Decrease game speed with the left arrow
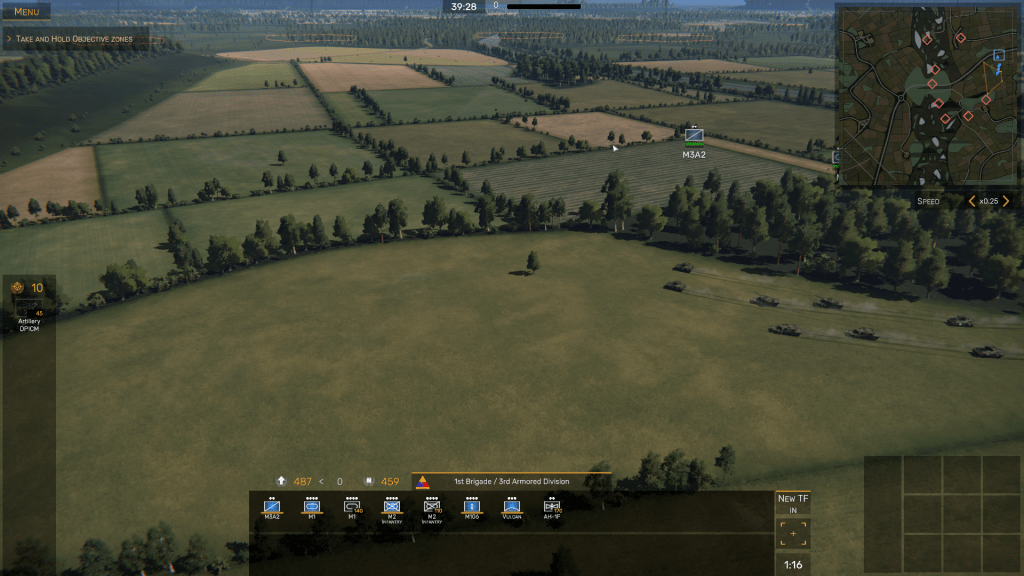The height and width of the screenshot is (576, 1024). (x=971, y=201)
